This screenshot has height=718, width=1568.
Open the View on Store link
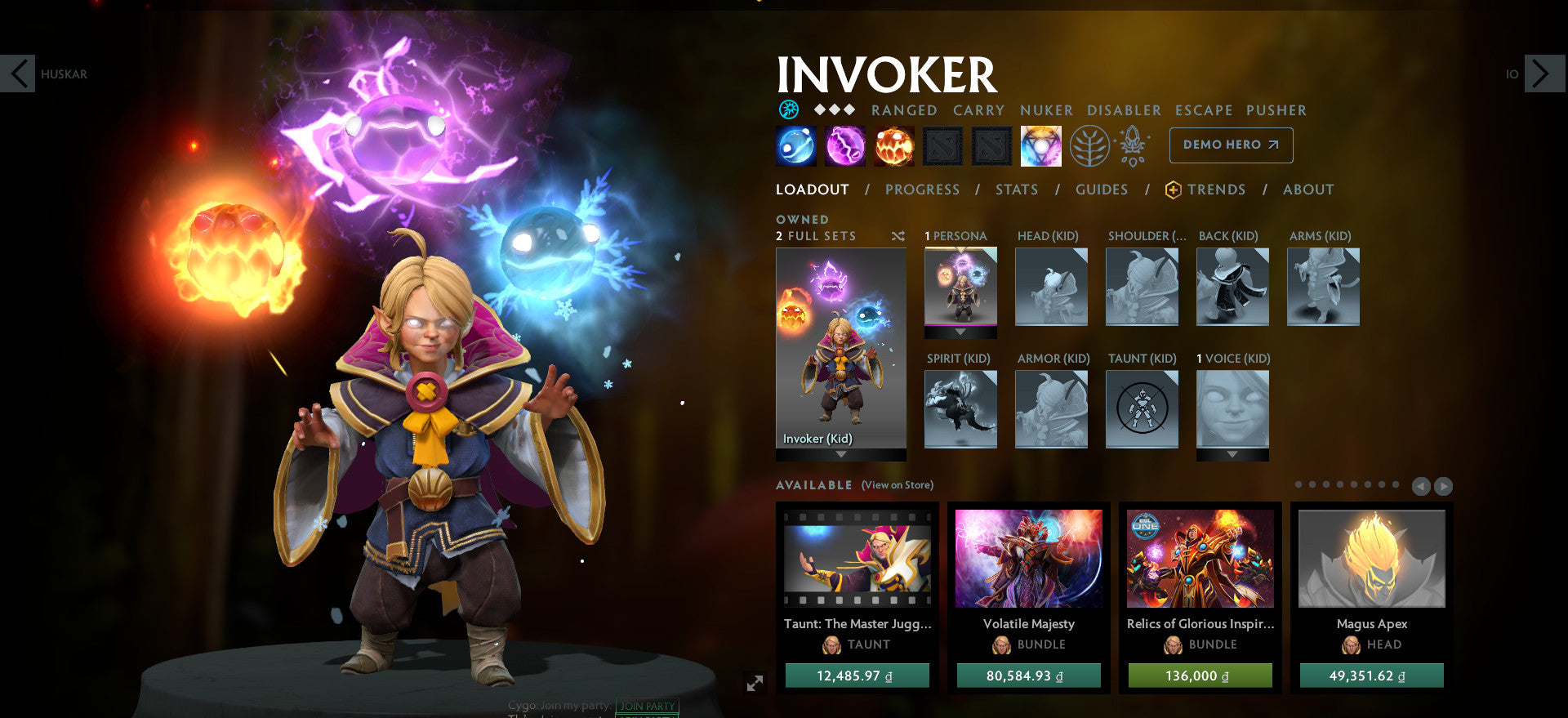pos(896,484)
